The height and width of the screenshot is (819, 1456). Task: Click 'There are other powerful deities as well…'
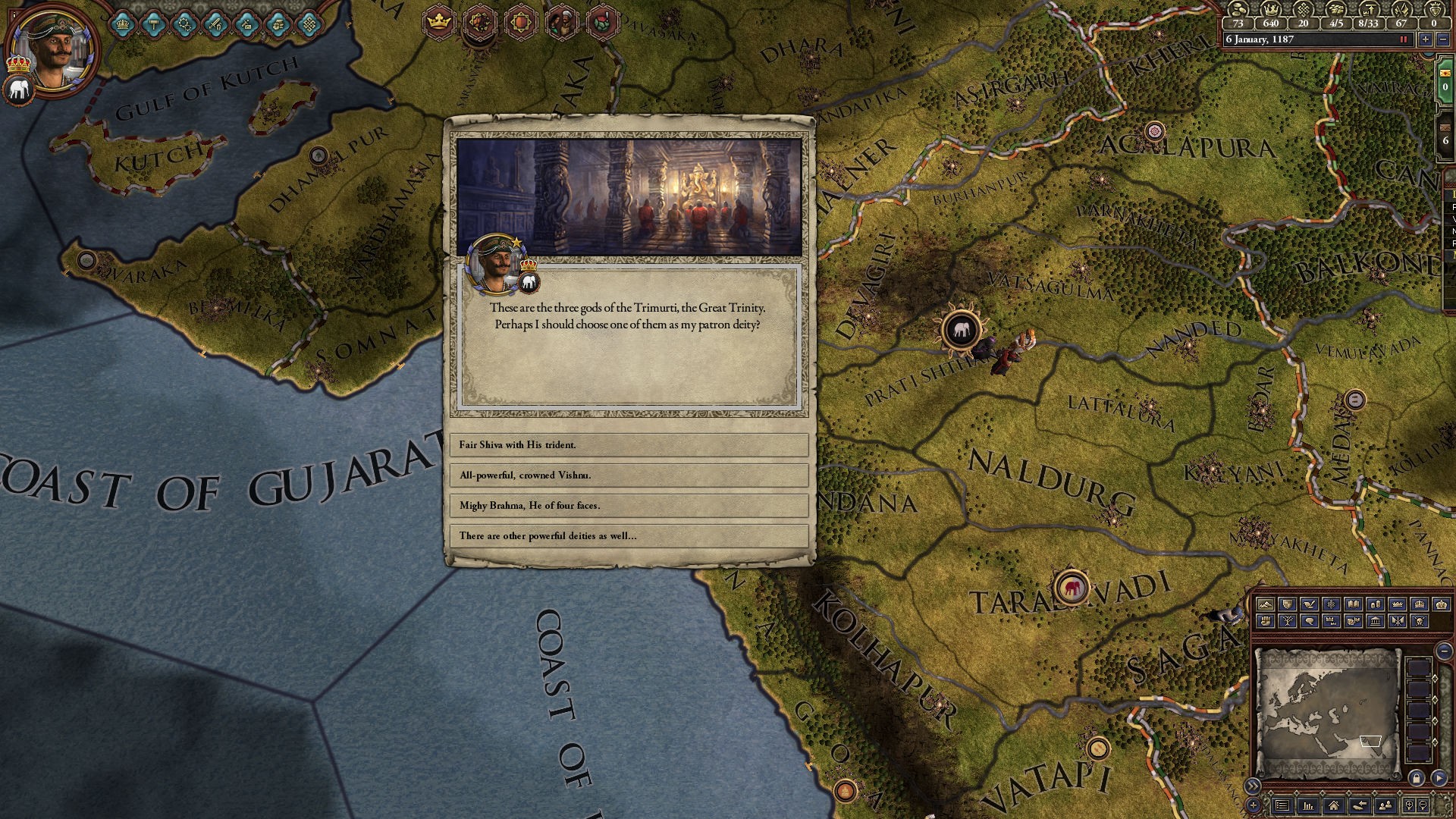[628, 535]
